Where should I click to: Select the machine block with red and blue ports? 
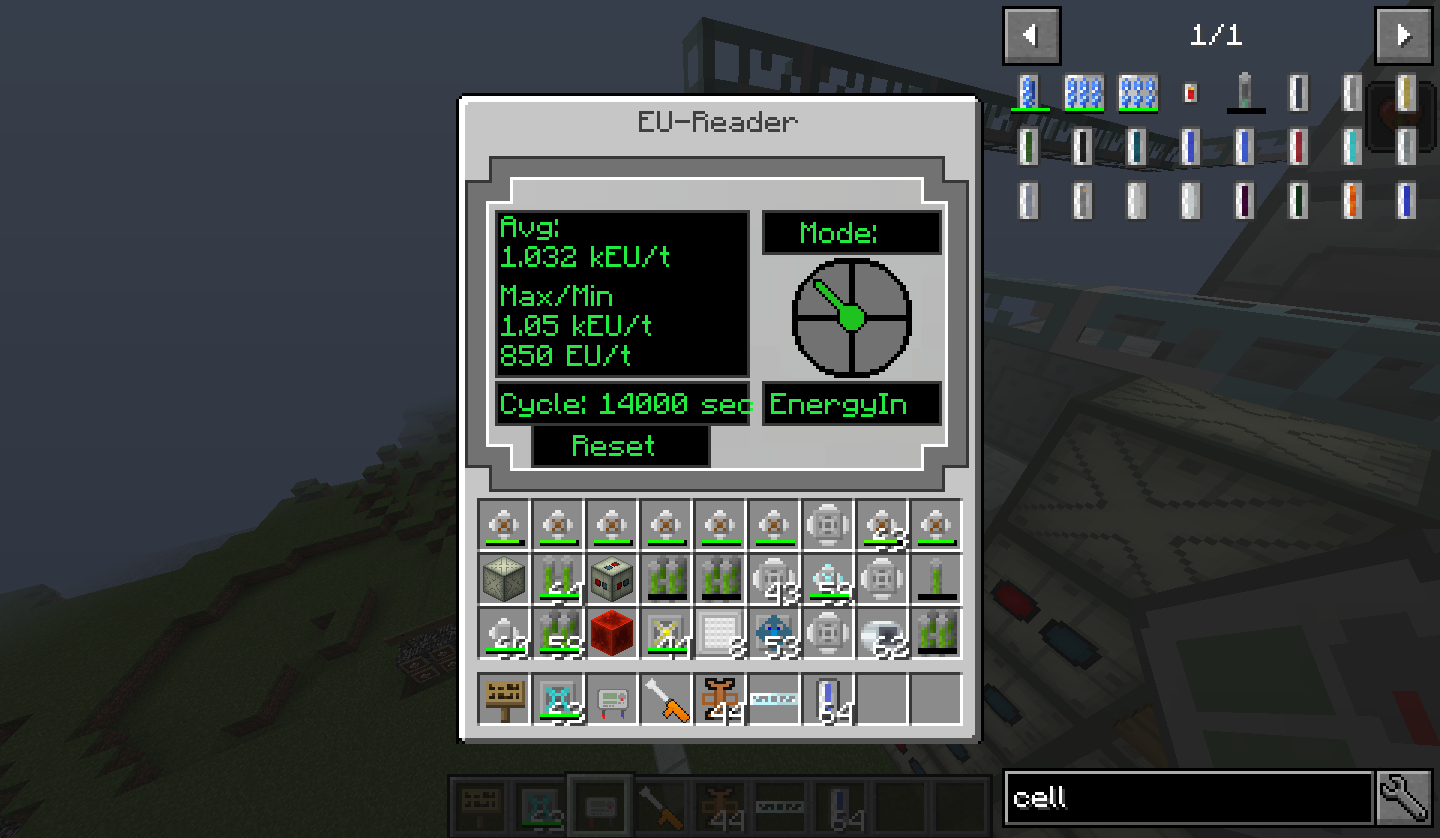(612, 580)
